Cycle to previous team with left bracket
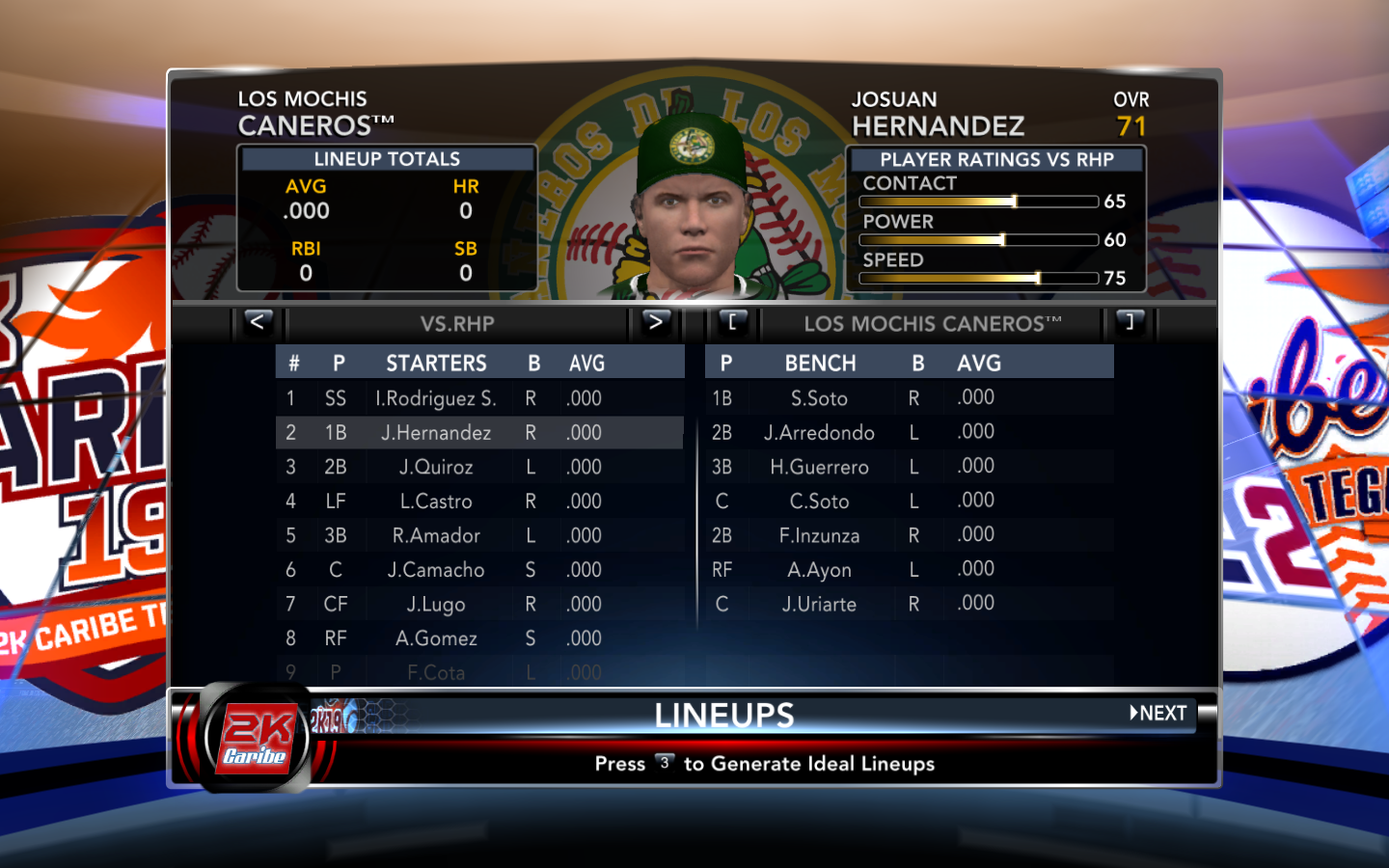 coord(733,322)
